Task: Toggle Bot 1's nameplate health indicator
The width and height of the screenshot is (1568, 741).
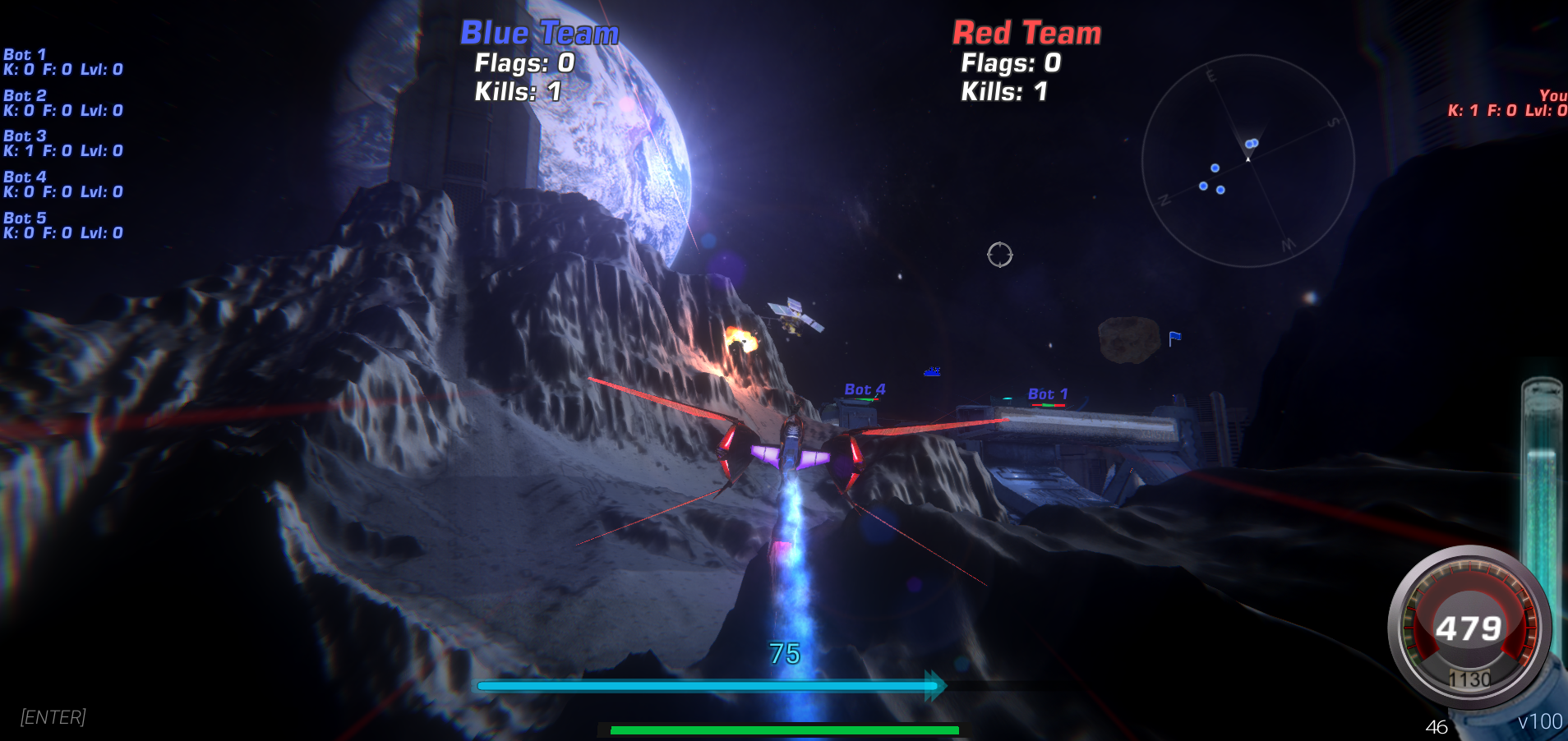Action: (1047, 404)
